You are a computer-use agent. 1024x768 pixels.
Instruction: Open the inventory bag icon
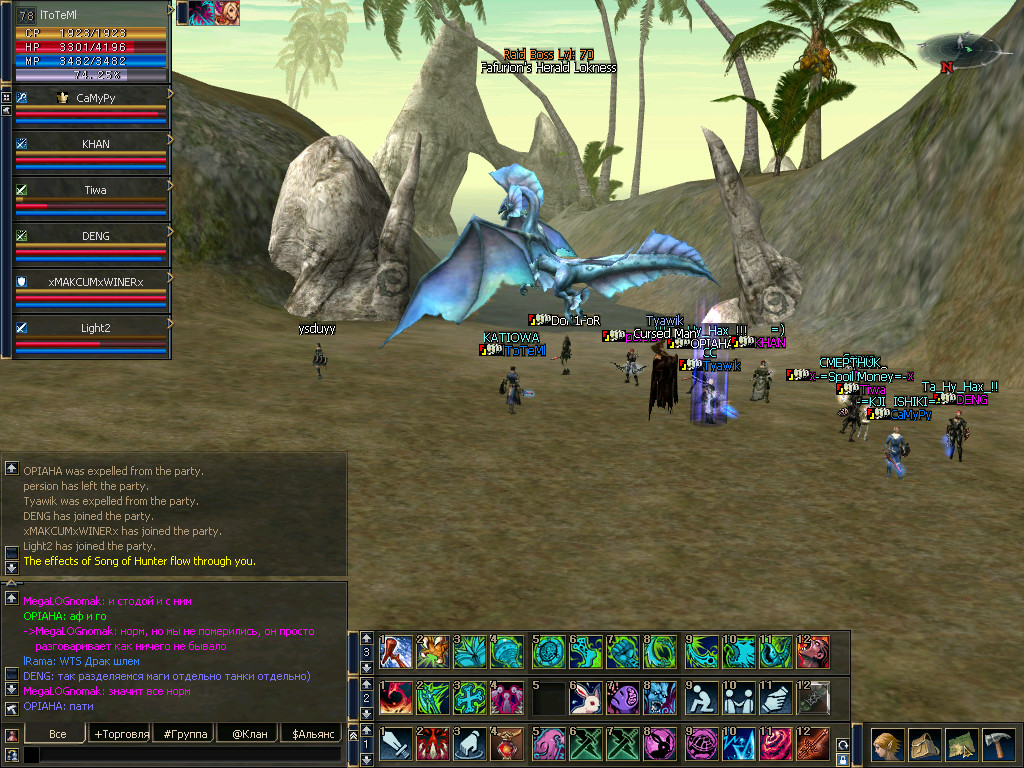click(x=925, y=745)
